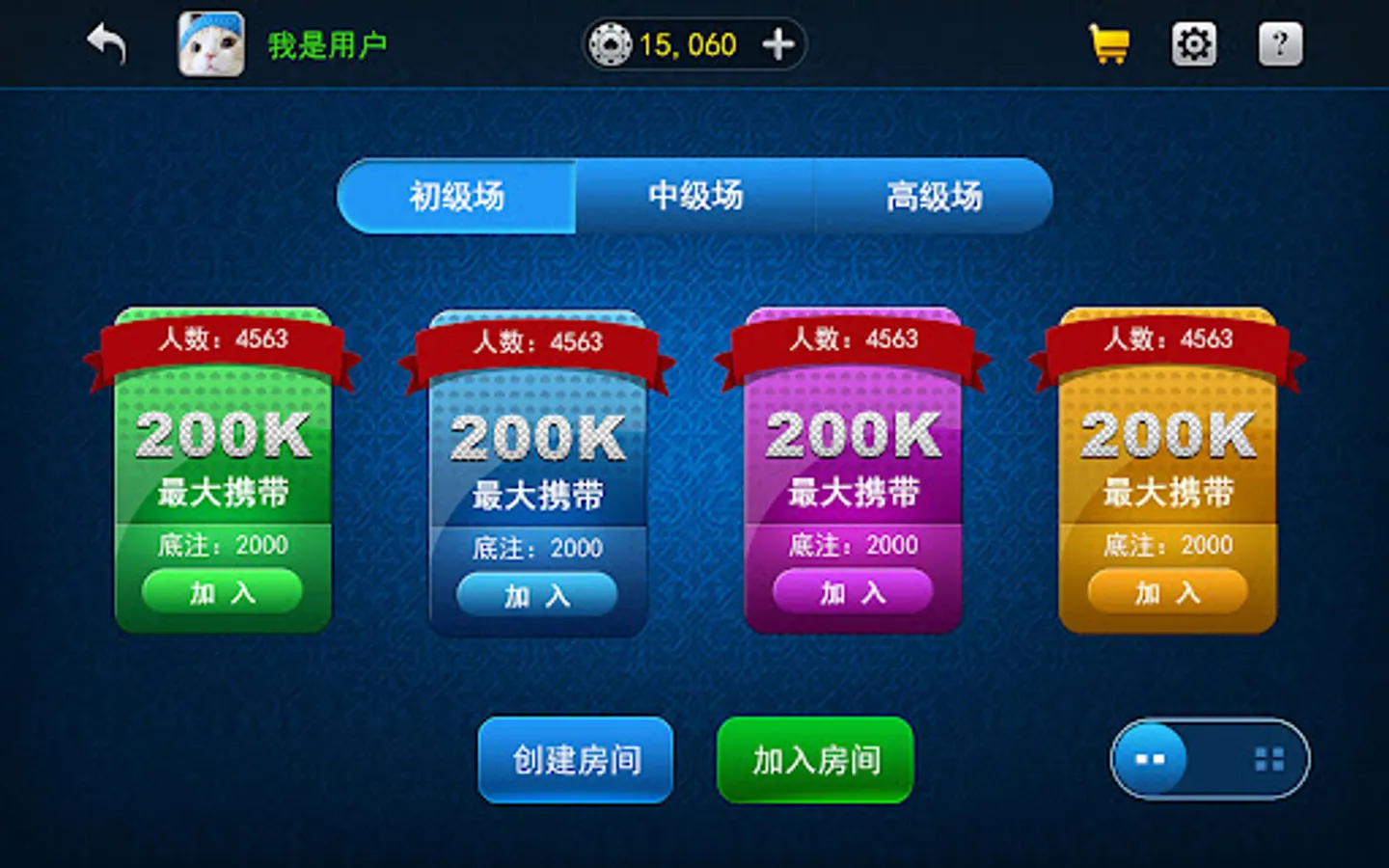Image resolution: width=1389 pixels, height=868 pixels.
Task: Join the orange room via 加入 button
Action: [x=1166, y=592]
